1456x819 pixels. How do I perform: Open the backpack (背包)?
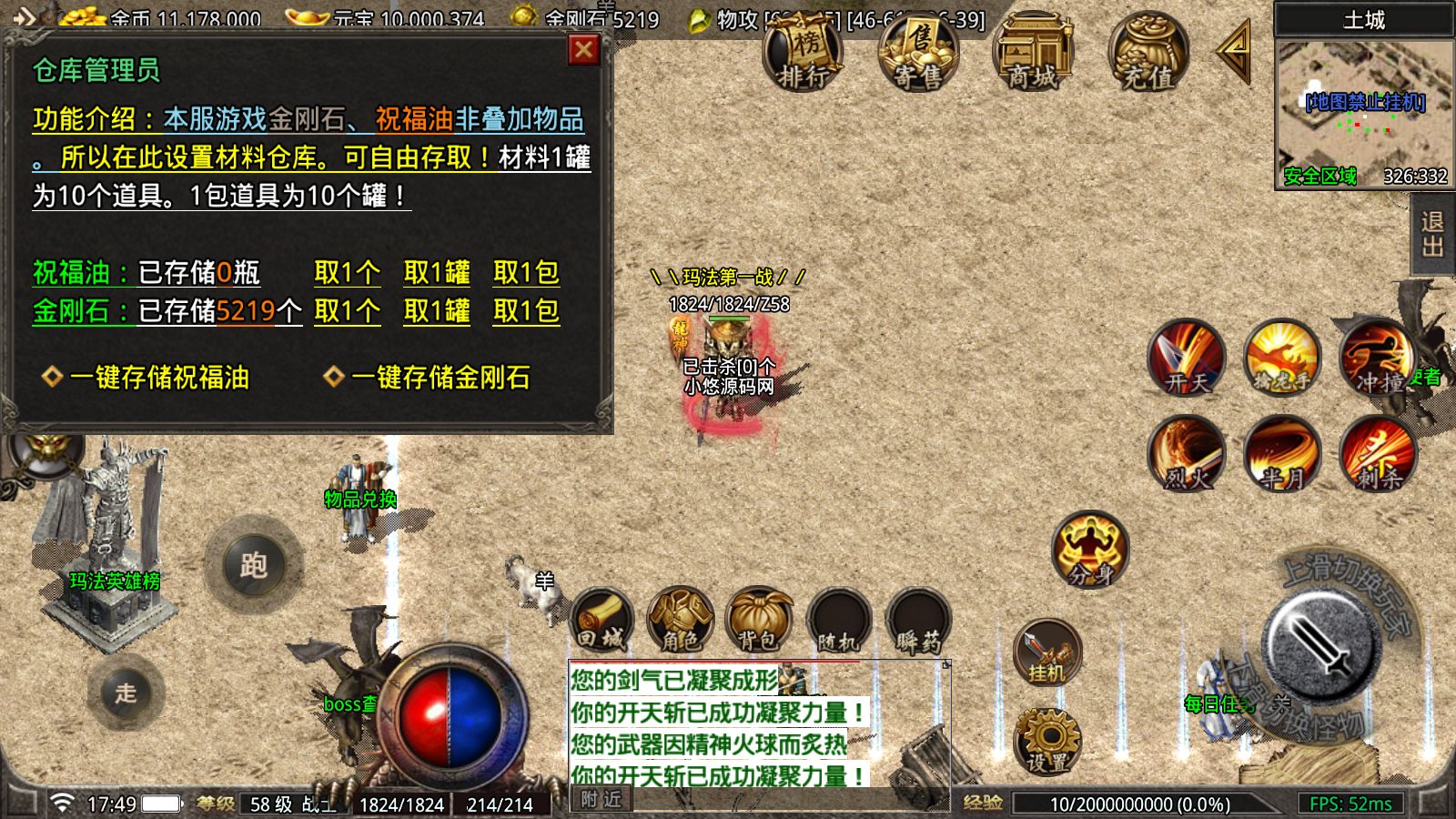(759, 621)
